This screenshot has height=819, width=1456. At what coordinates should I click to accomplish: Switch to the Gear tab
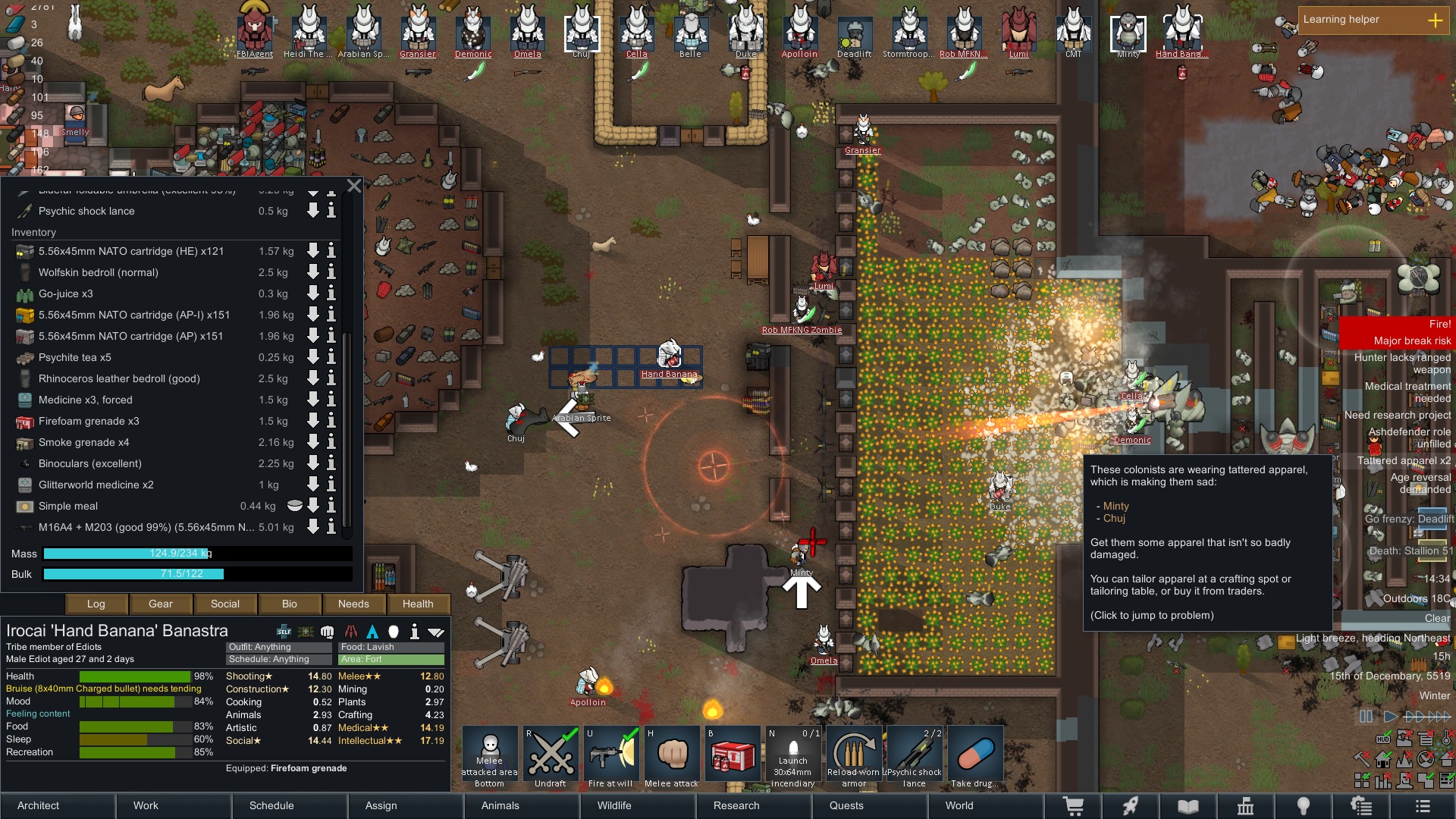(x=161, y=604)
